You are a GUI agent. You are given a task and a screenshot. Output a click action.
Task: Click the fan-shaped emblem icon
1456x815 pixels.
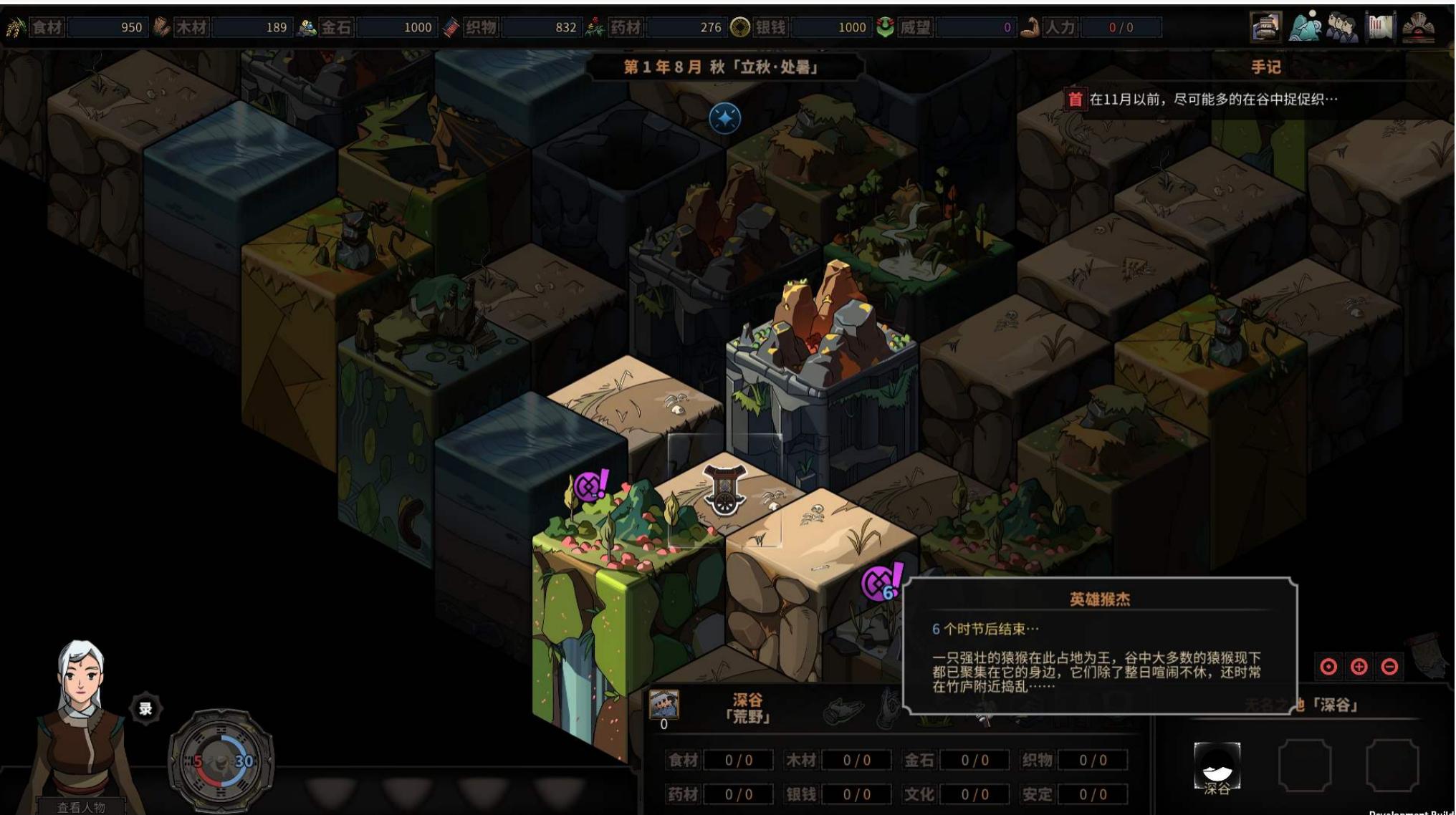tap(1418, 27)
